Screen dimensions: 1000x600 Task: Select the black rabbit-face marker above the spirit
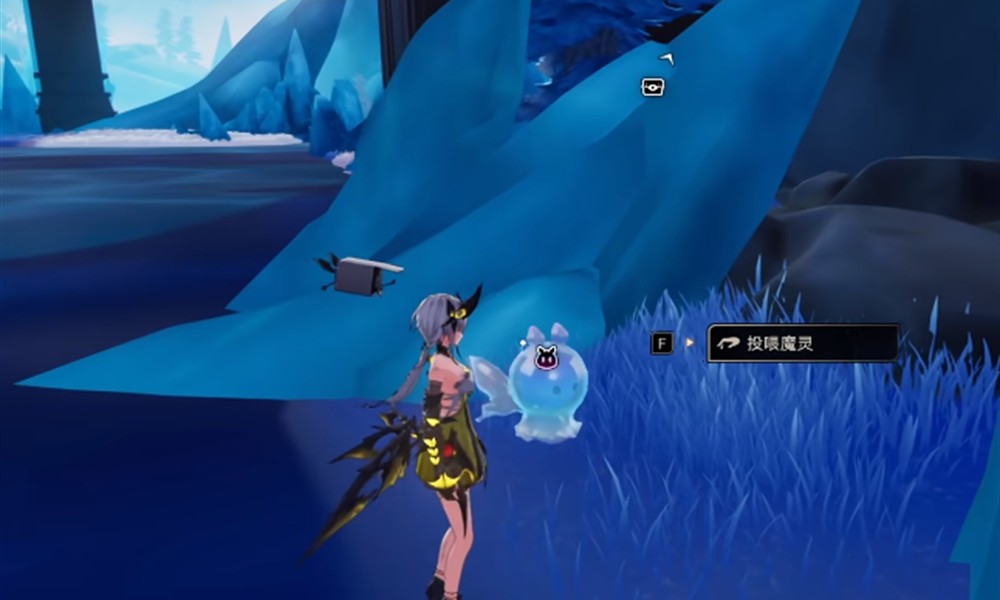point(546,354)
